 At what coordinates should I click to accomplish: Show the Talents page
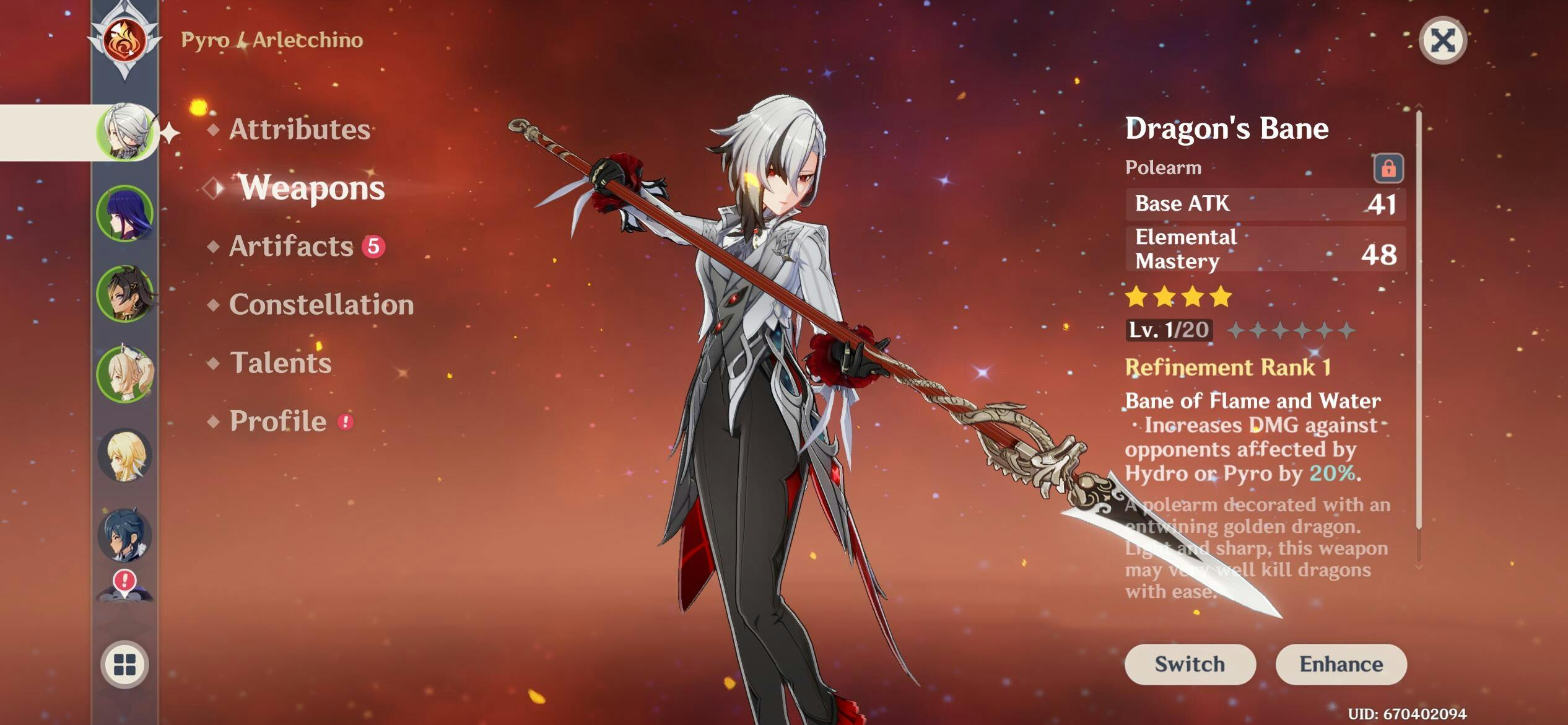[x=281, y=362]
